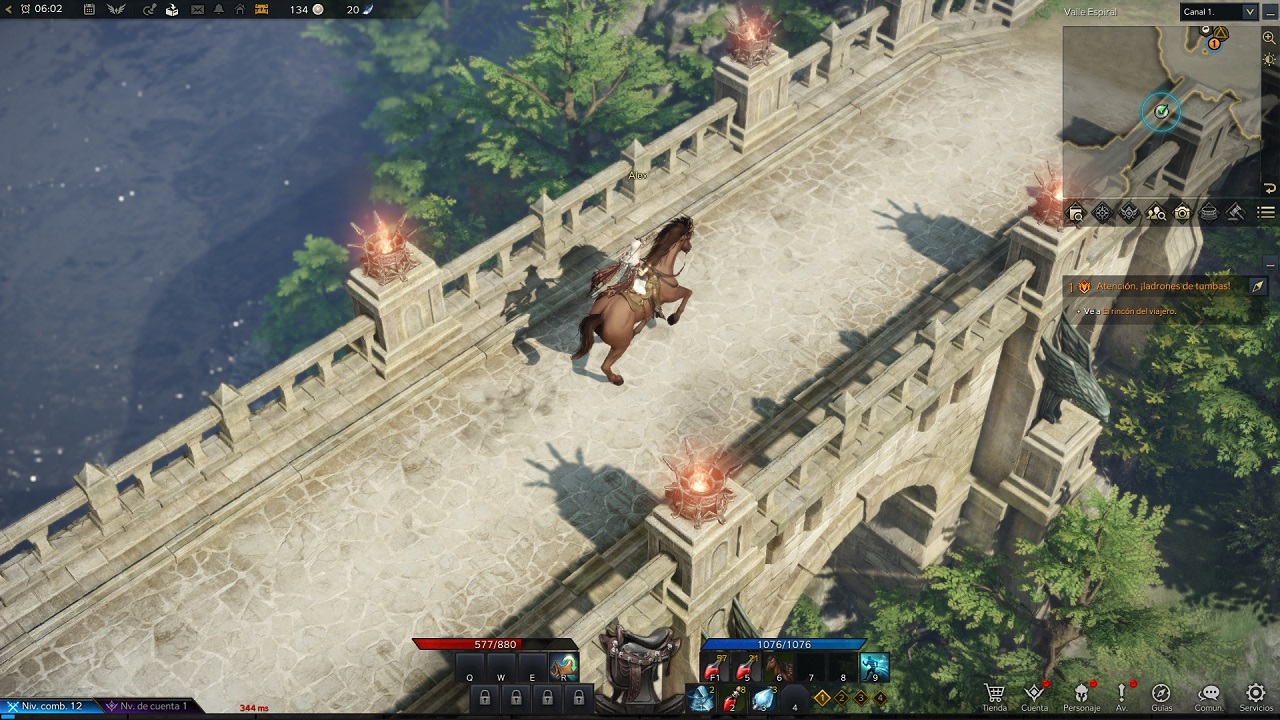Open the Comun. community menu
The image size is (1280, 720).
click(x=1209, y=696)
